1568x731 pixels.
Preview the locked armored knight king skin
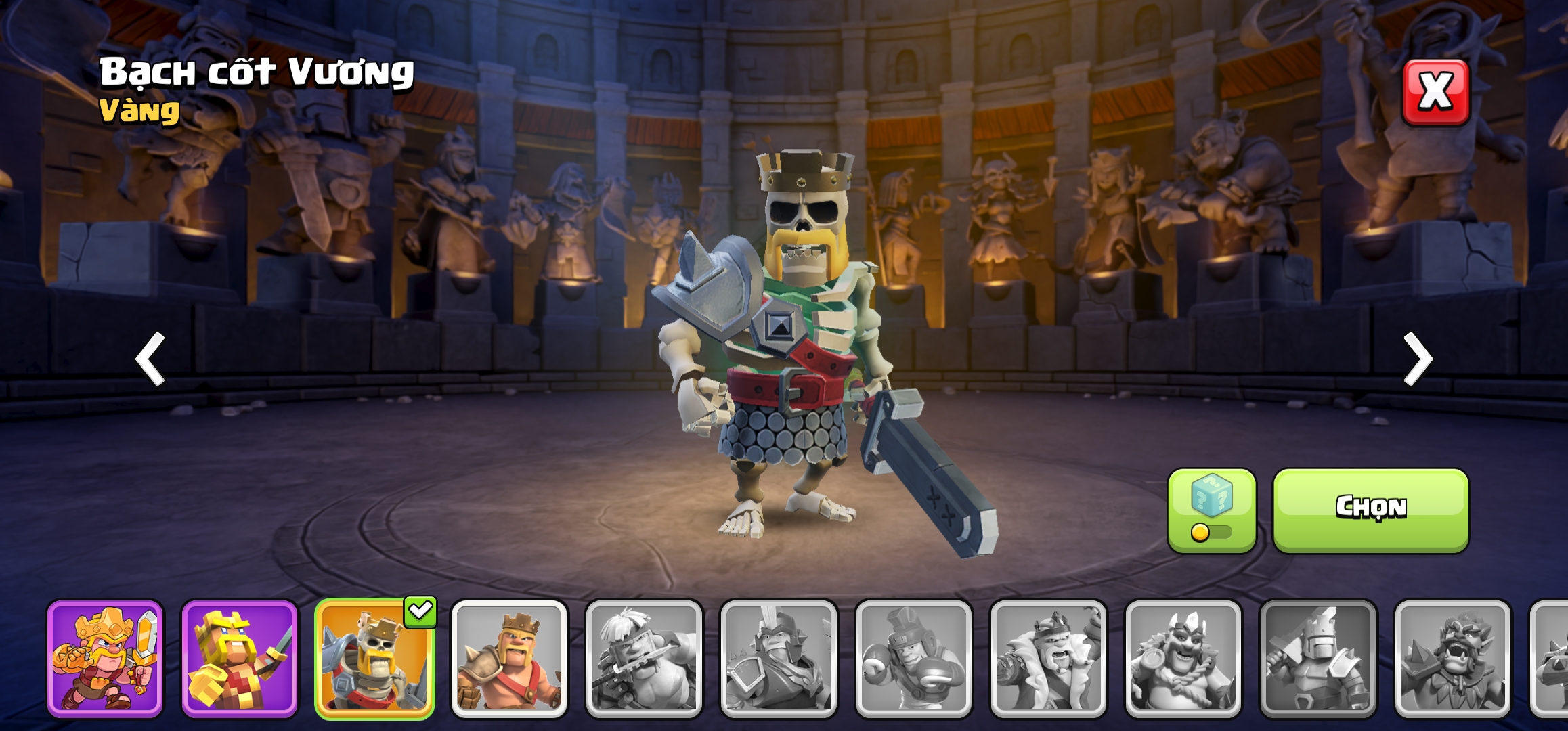point(1317,658)
